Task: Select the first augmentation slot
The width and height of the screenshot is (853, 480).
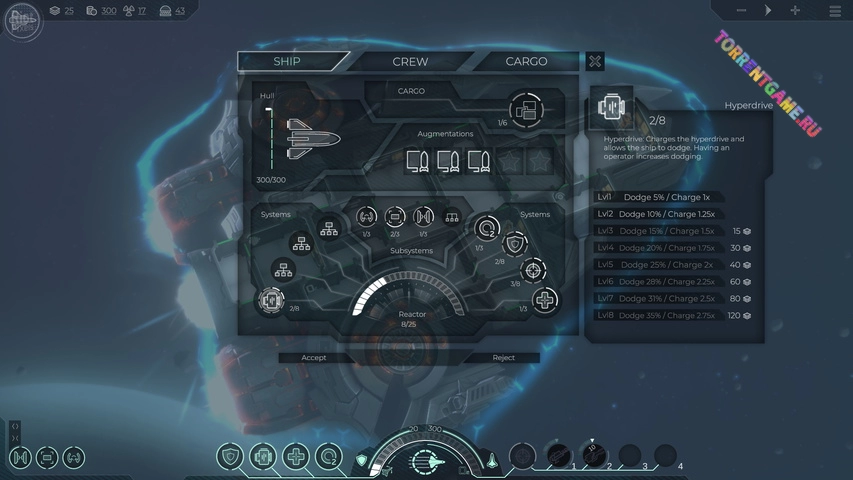Action: [x=418, y=160]
